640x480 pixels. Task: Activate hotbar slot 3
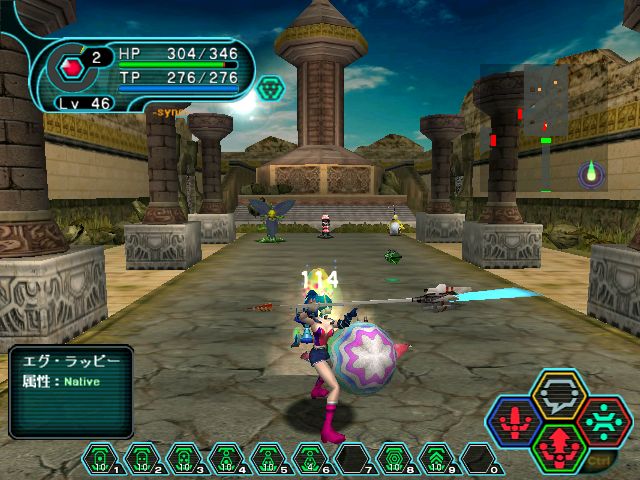183,457
